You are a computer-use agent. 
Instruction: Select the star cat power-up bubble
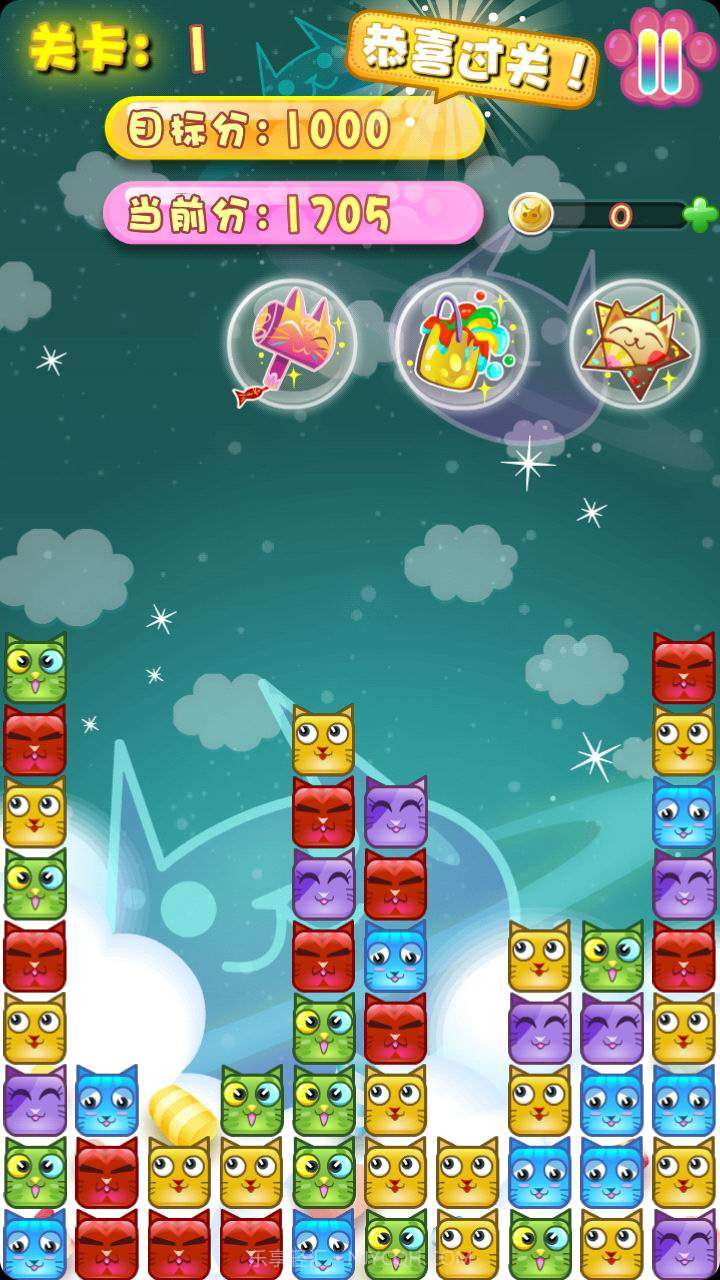[x=634, y=345]
